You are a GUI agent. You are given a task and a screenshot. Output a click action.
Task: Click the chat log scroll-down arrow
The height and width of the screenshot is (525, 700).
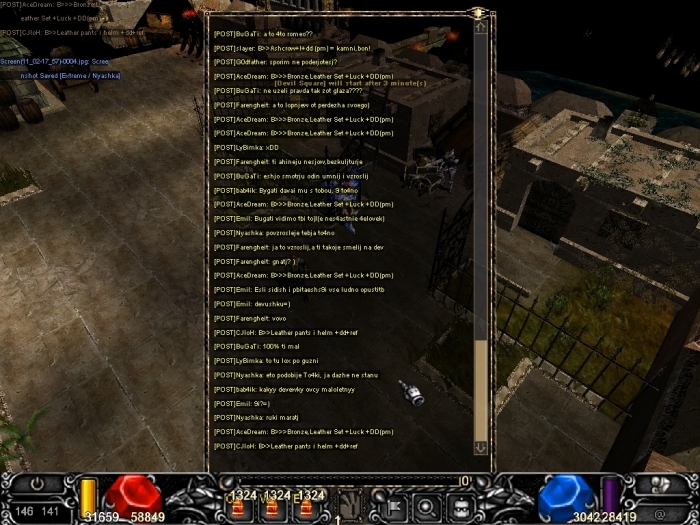(480, 448)
